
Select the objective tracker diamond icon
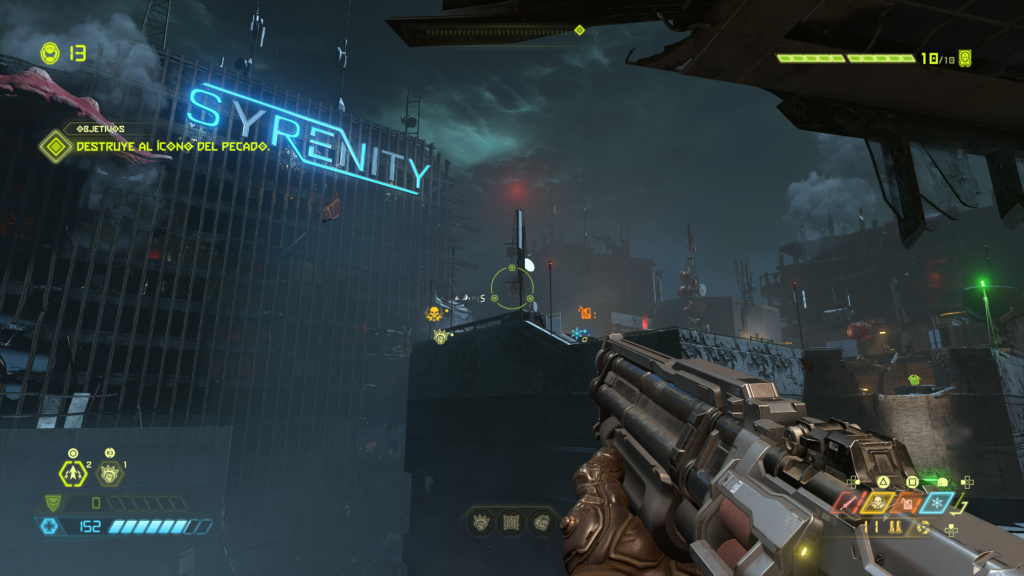(54, 148)
